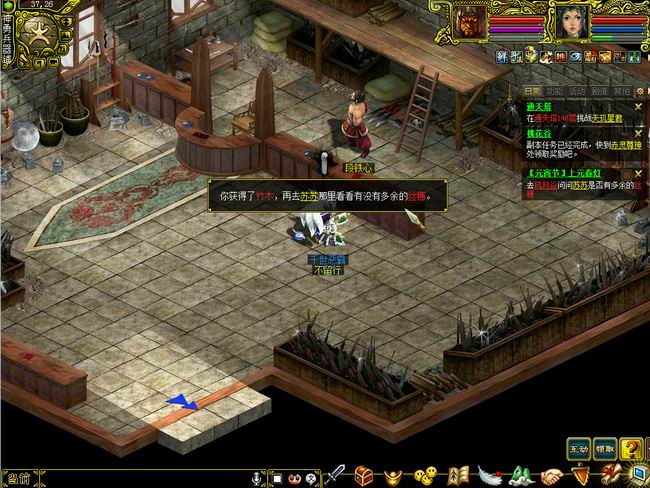Switch to the 剧情 story tab

click(x=599, y=91)
